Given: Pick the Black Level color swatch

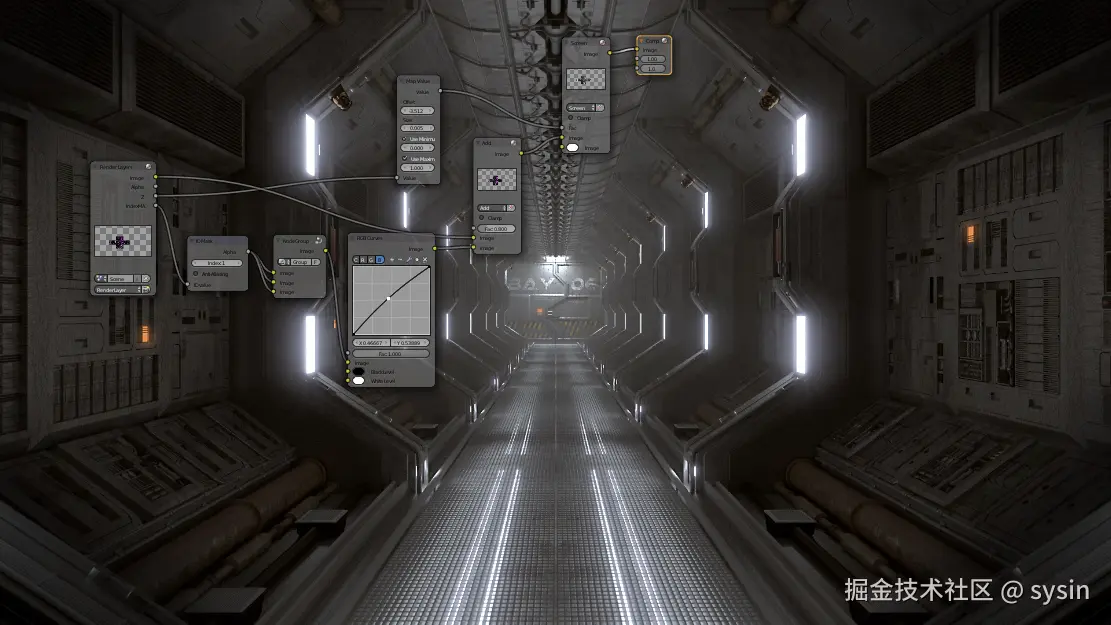Looking at the screenshot, I should pyautogui.click(x=358, y=371).
